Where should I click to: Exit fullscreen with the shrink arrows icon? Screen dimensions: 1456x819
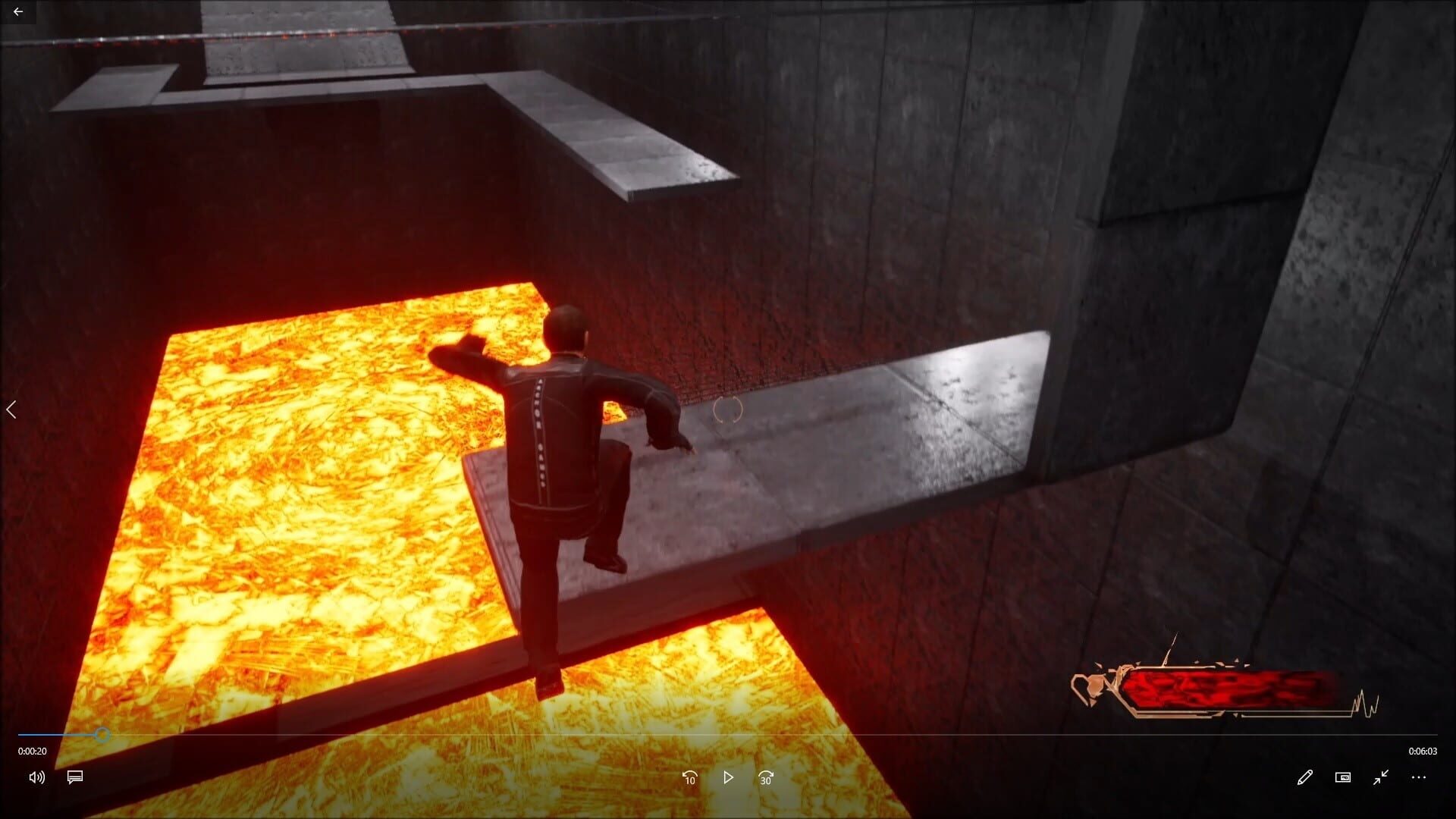pos(1380,777)
